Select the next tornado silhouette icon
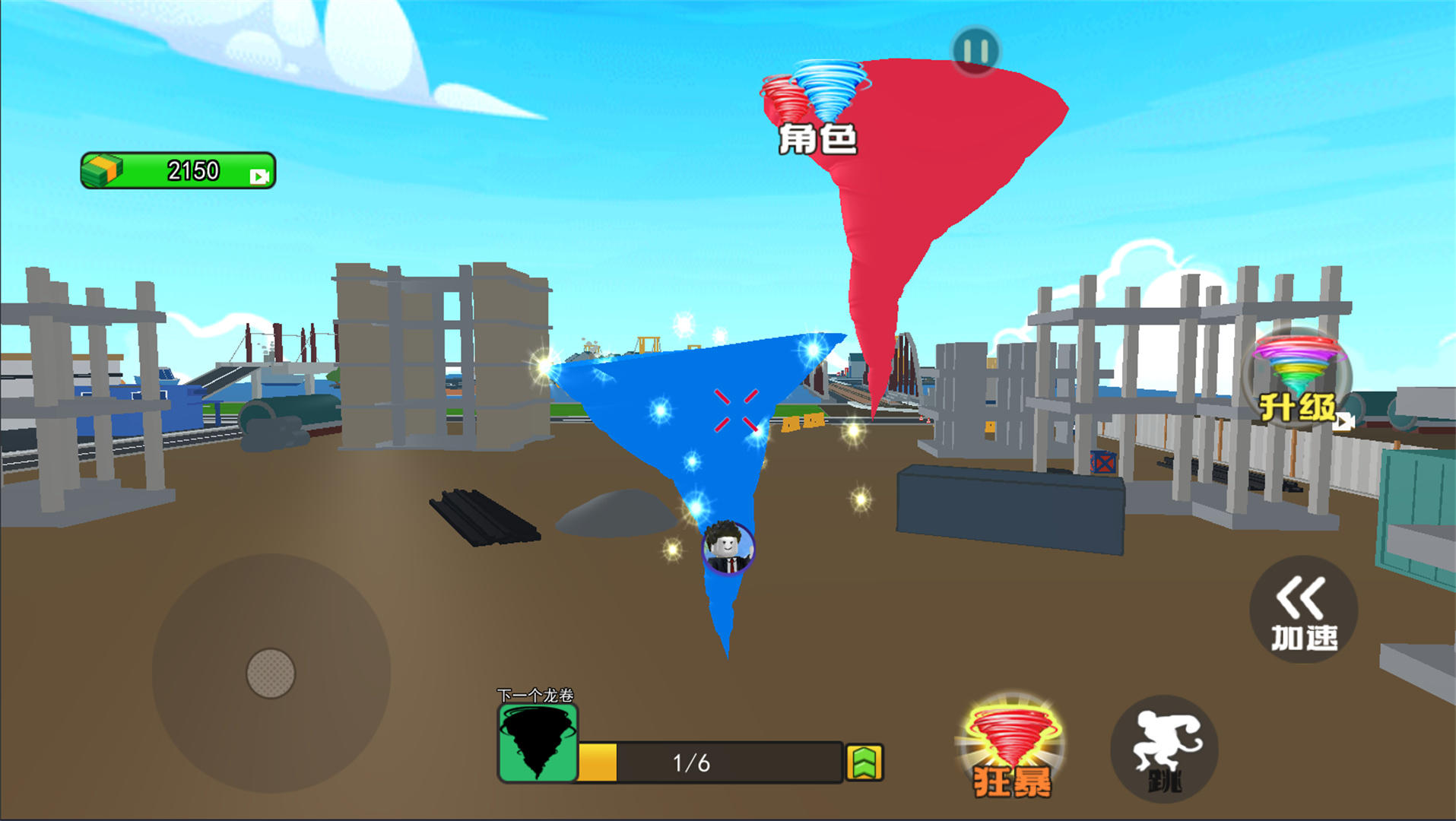 pyautogui.click(x=538, y=743)
